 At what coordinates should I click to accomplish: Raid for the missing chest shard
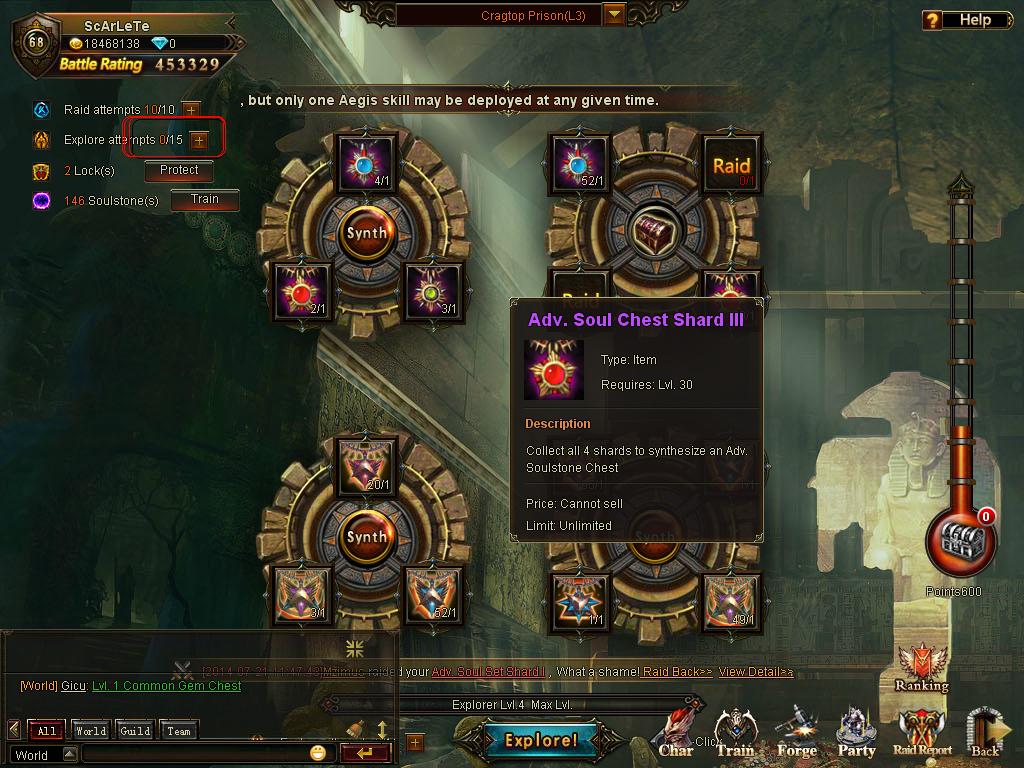tap(731, 167)
